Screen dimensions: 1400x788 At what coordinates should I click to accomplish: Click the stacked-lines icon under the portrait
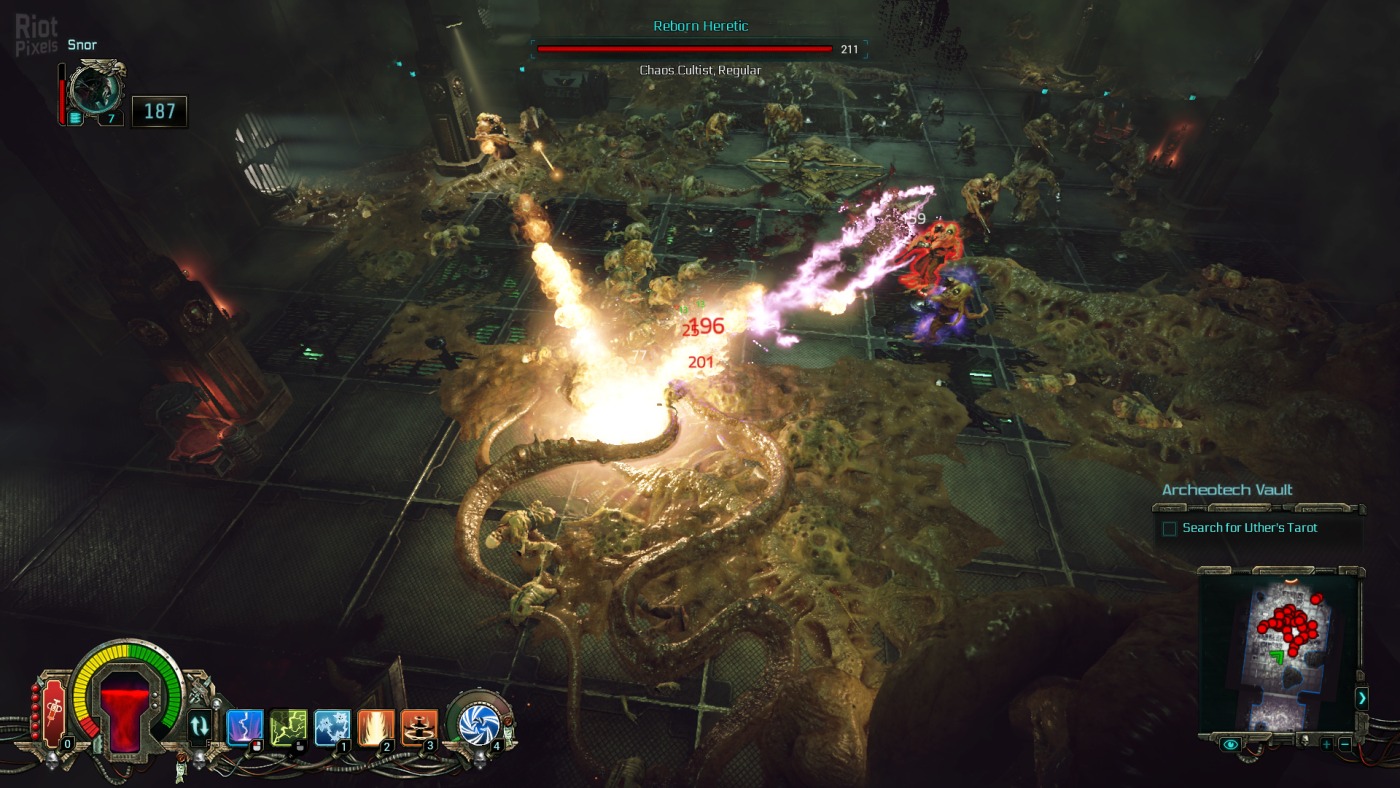(x=76, y=119)
